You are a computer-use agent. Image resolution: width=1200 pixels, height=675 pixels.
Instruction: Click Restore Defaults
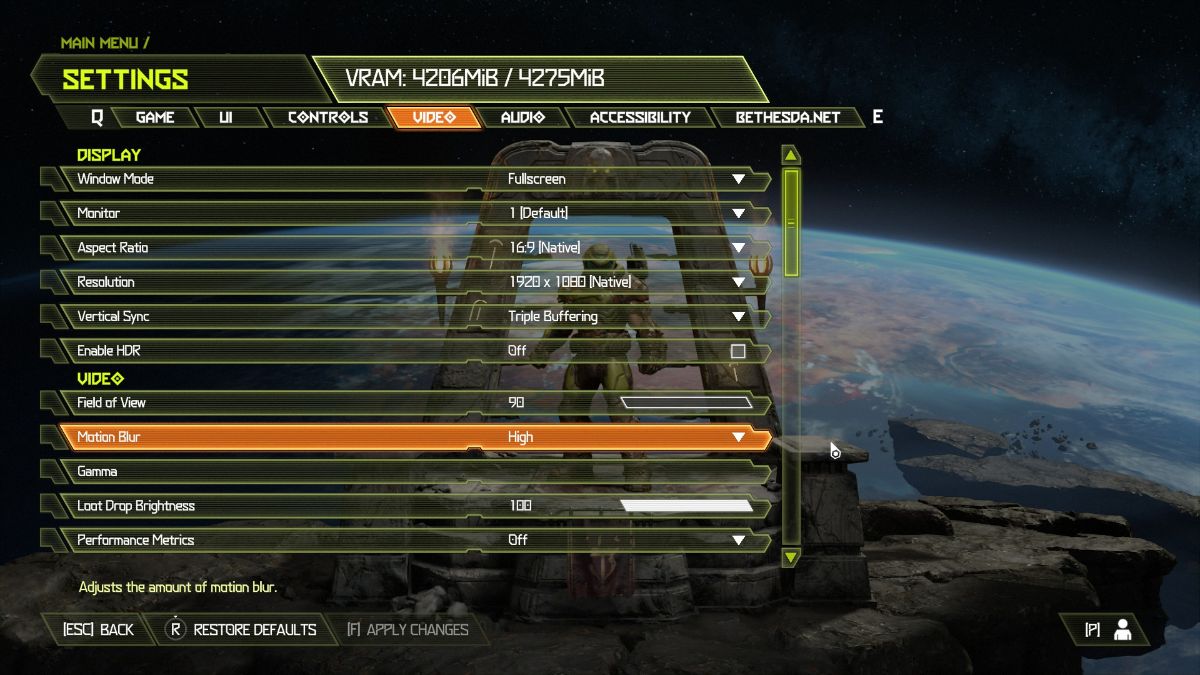click(242, 630)
